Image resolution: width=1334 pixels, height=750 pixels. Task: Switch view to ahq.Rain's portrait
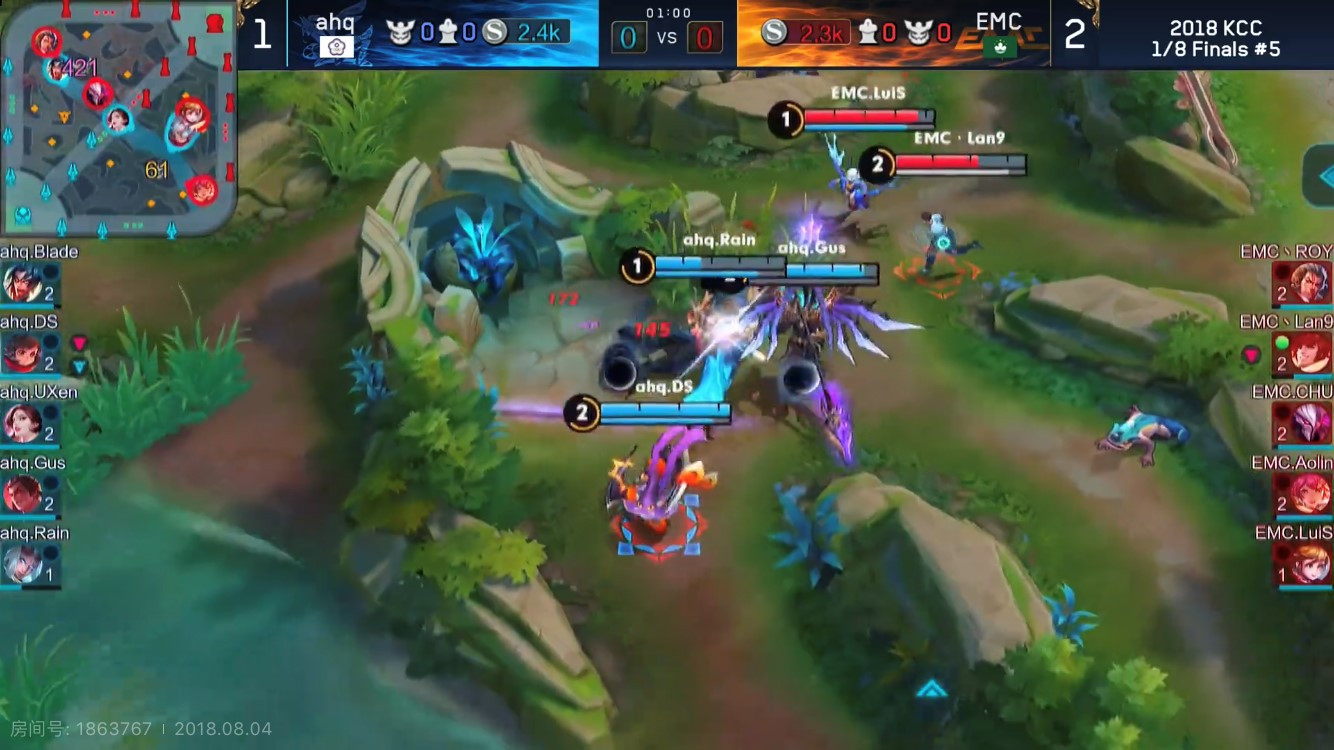(x=22, y=563)
